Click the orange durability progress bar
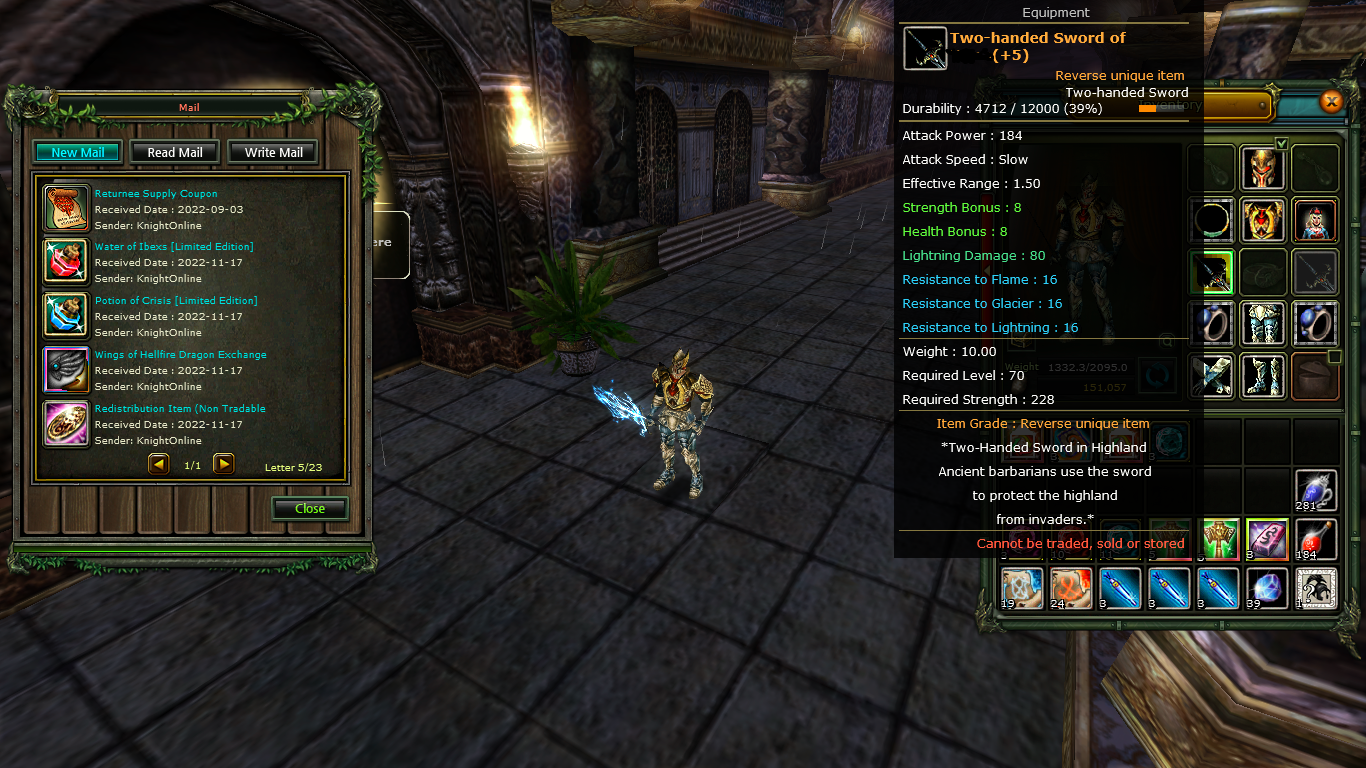The width and height of the screenshot is (1366, 768). 1148,108
